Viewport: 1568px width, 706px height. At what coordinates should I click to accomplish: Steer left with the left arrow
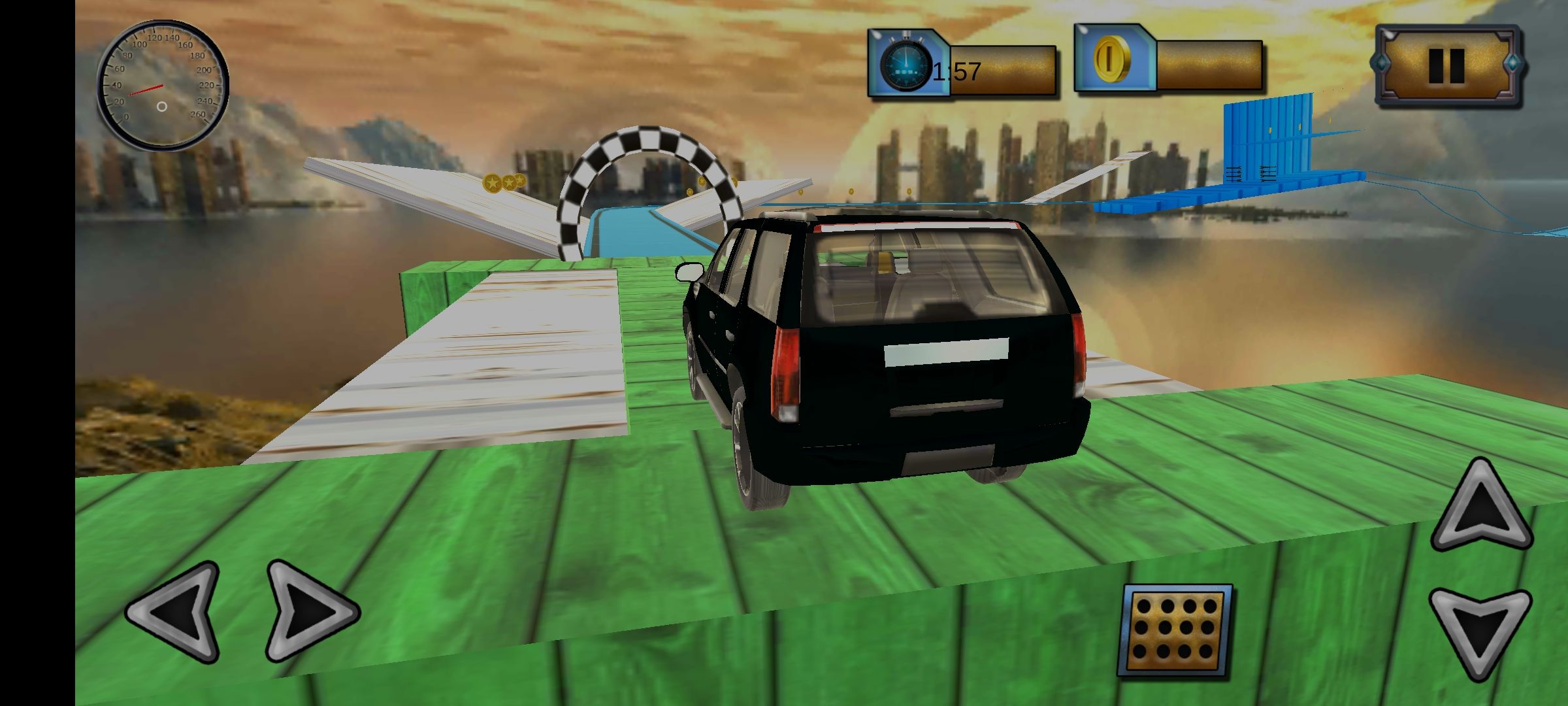coord(176,612)
